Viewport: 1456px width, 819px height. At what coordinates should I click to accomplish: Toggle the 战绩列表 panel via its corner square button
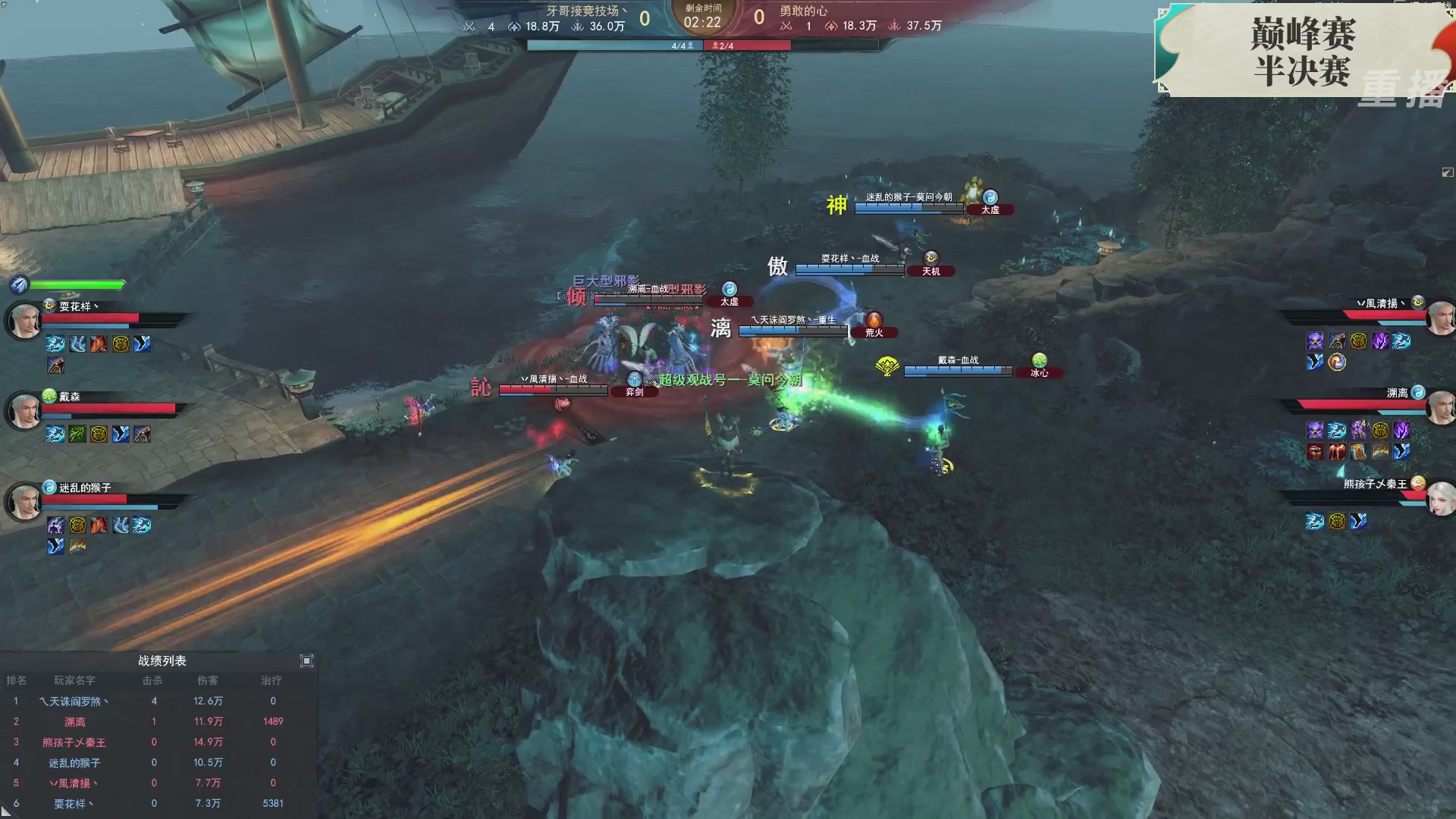307,661
